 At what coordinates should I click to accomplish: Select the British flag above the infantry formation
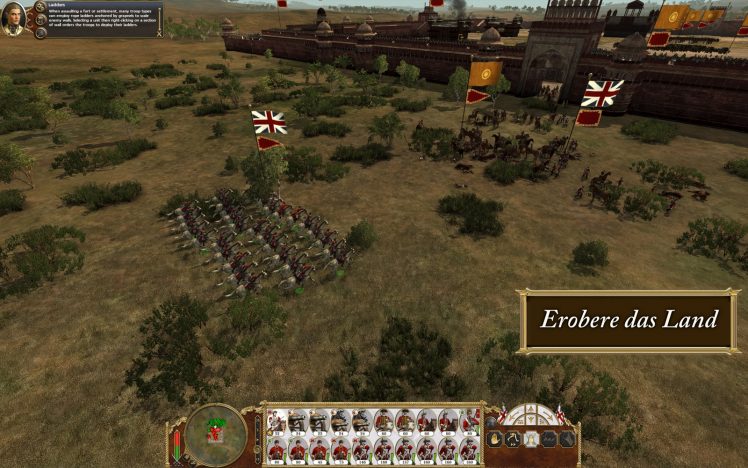click(x=268, y=123)
